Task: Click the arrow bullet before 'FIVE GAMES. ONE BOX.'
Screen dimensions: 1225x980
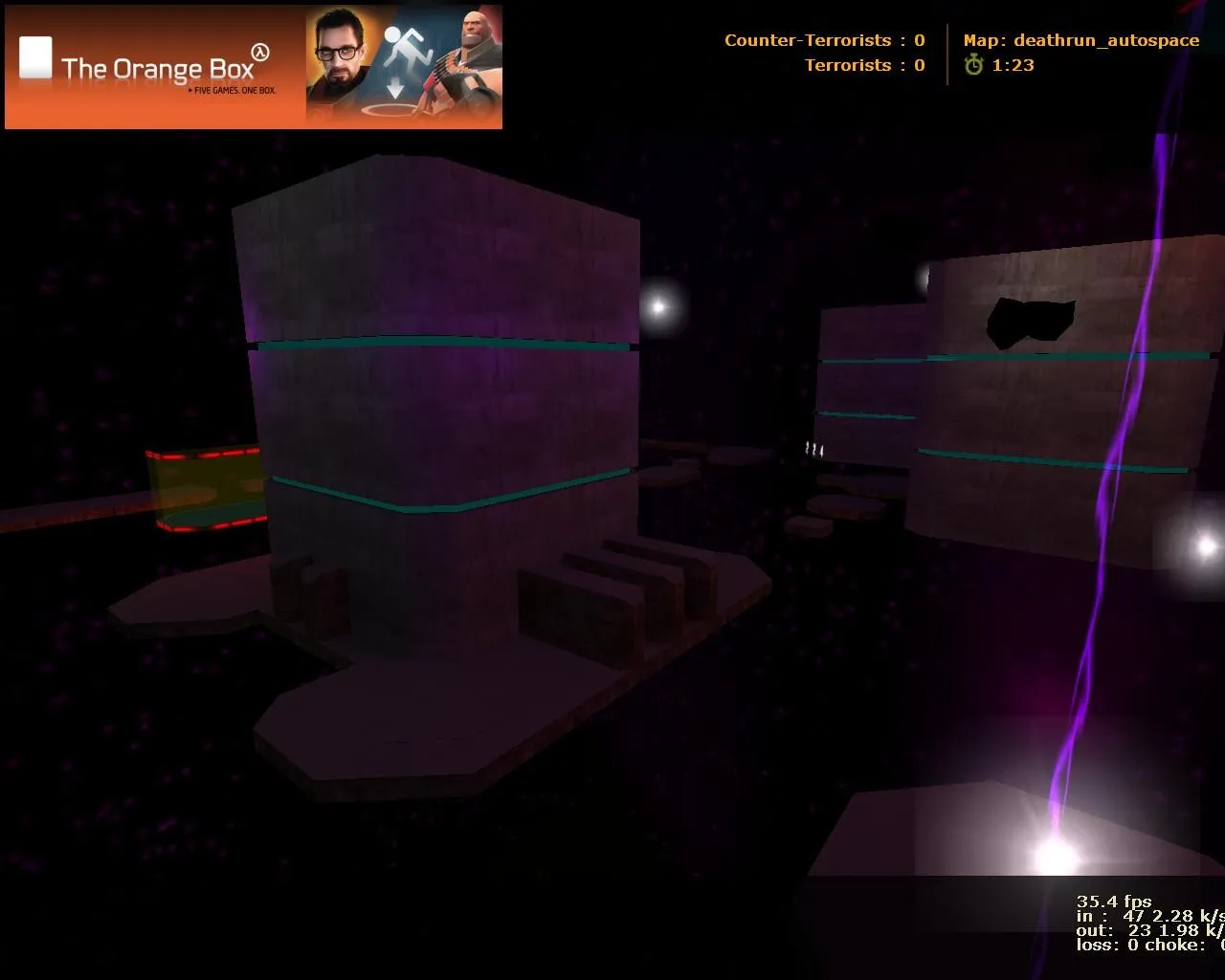Action: tap(189, 90)
